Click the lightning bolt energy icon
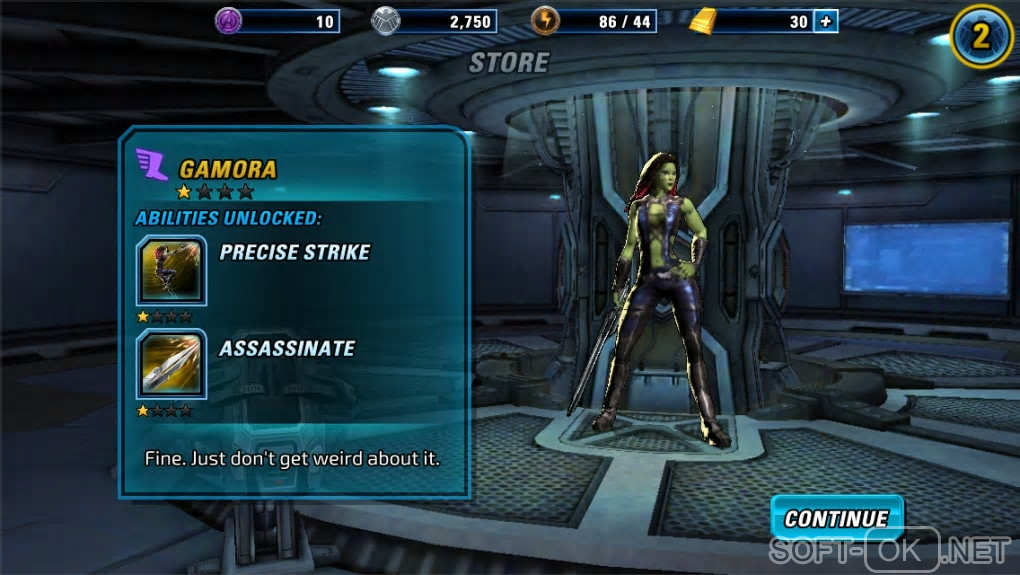 pyautogui.click(x=545, y=20)
